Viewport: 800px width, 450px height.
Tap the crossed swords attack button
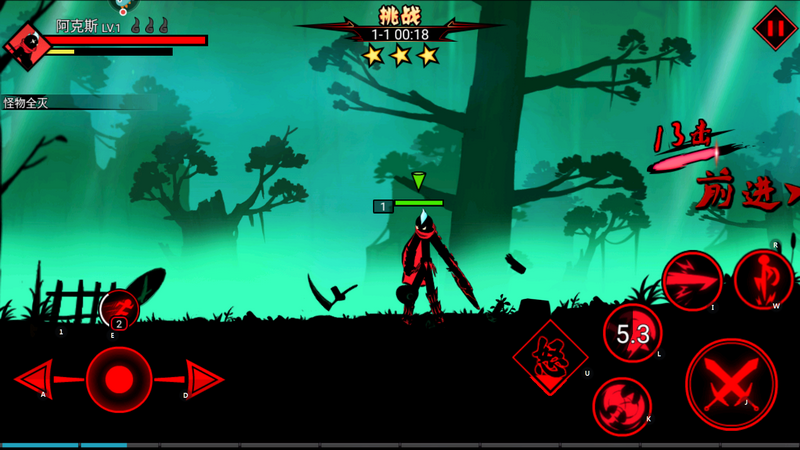(731, 385)
